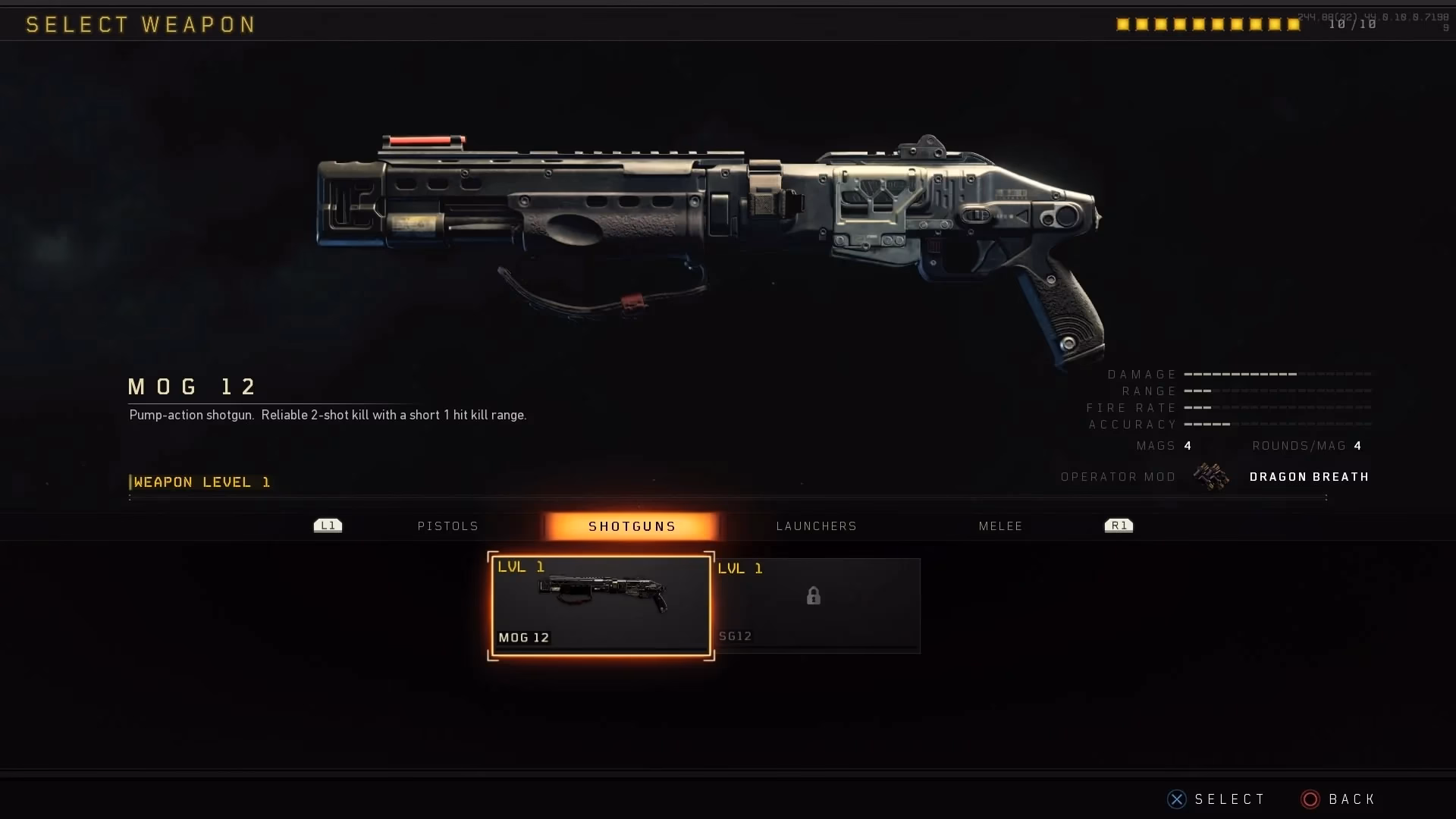Click the SELECT action label

[x=1229, y=799]
